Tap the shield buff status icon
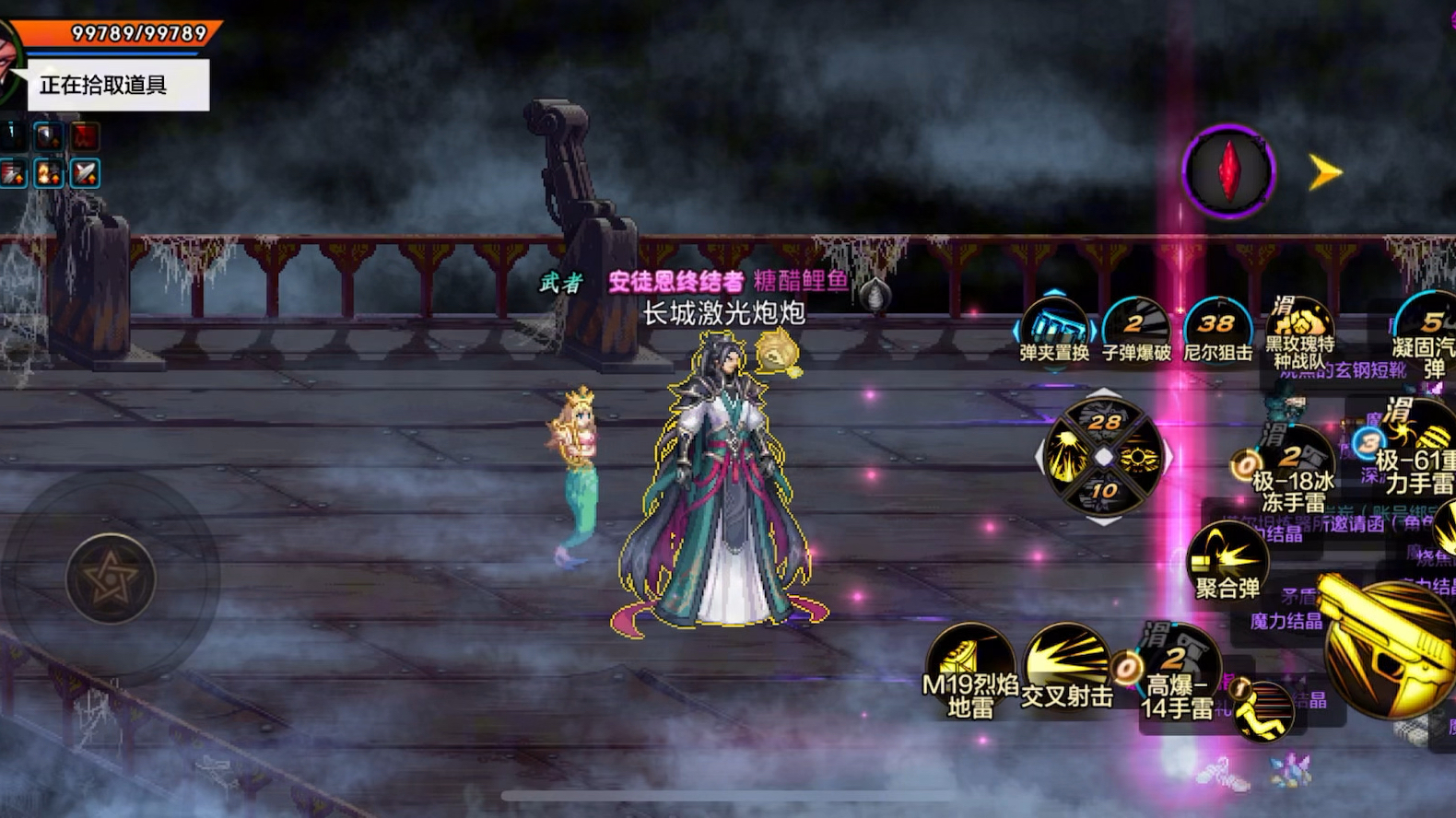The height and width of the screenshot is (818, 1456). 48,137
